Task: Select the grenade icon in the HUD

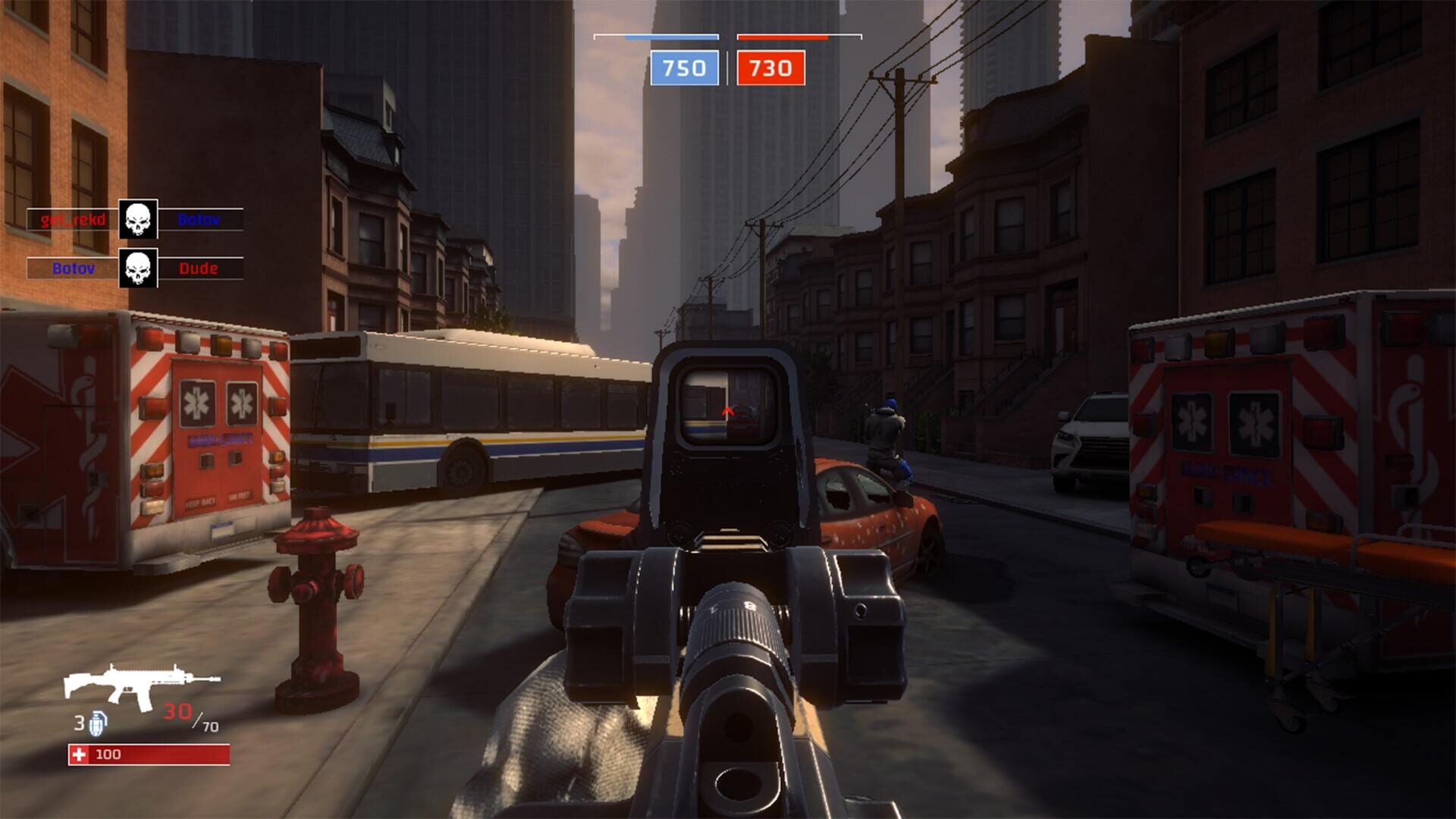Action: point(99,724)
